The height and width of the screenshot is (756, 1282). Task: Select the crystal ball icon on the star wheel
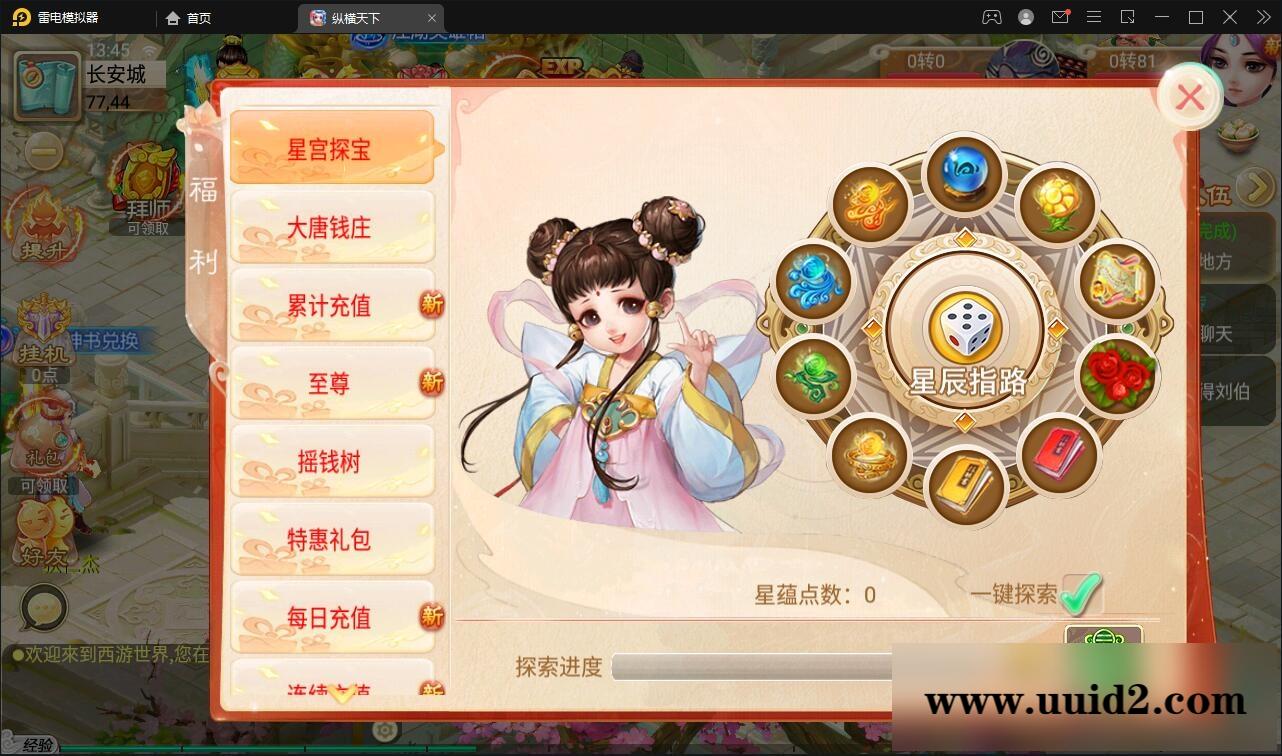964,173
